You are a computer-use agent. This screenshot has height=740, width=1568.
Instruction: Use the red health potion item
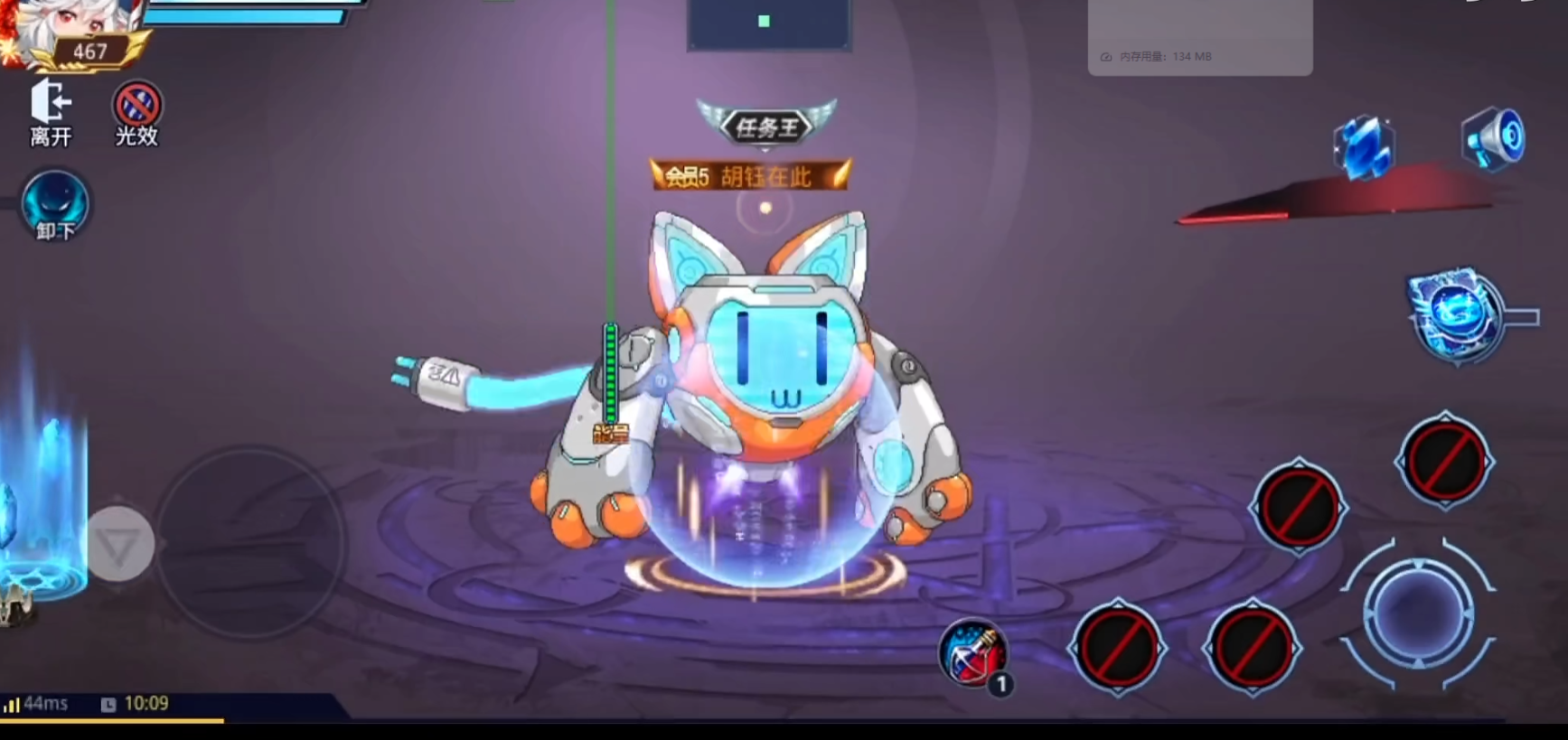[x=973, y=653]
